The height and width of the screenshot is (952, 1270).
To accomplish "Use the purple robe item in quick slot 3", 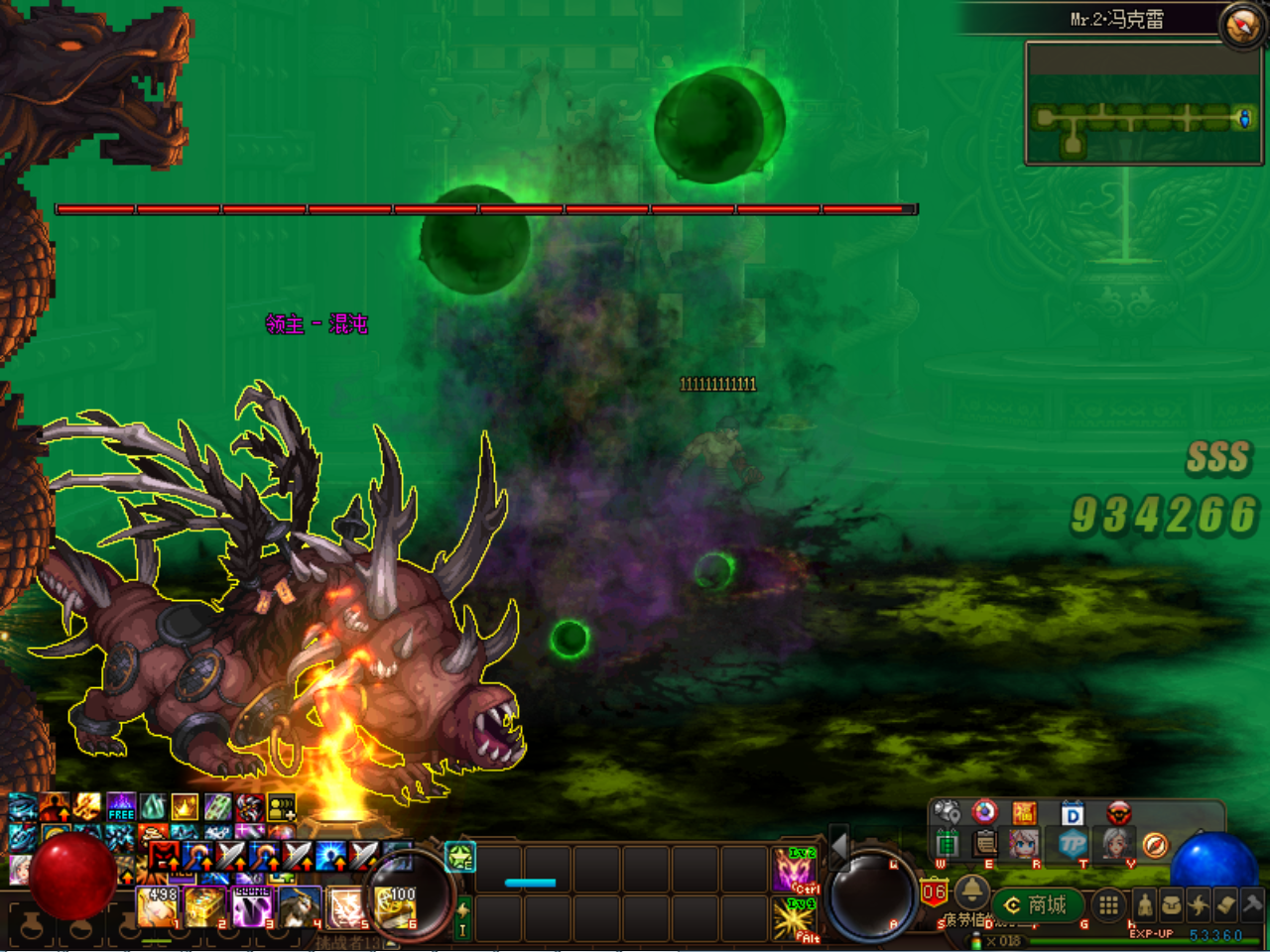I will coord(252,907).
